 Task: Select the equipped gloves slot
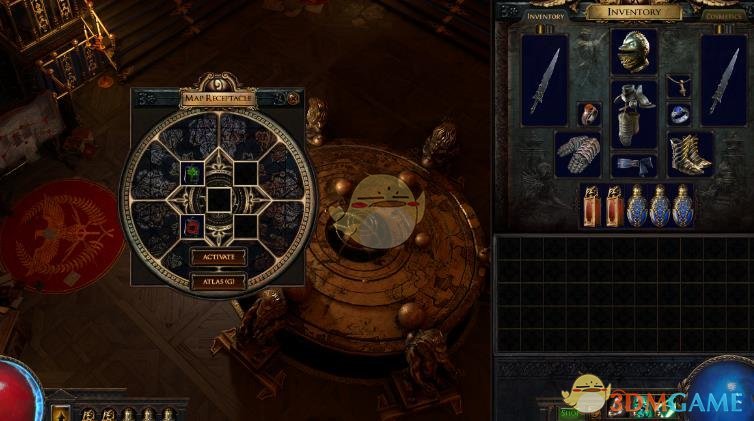pyautogui.click(x=577, y=153)
